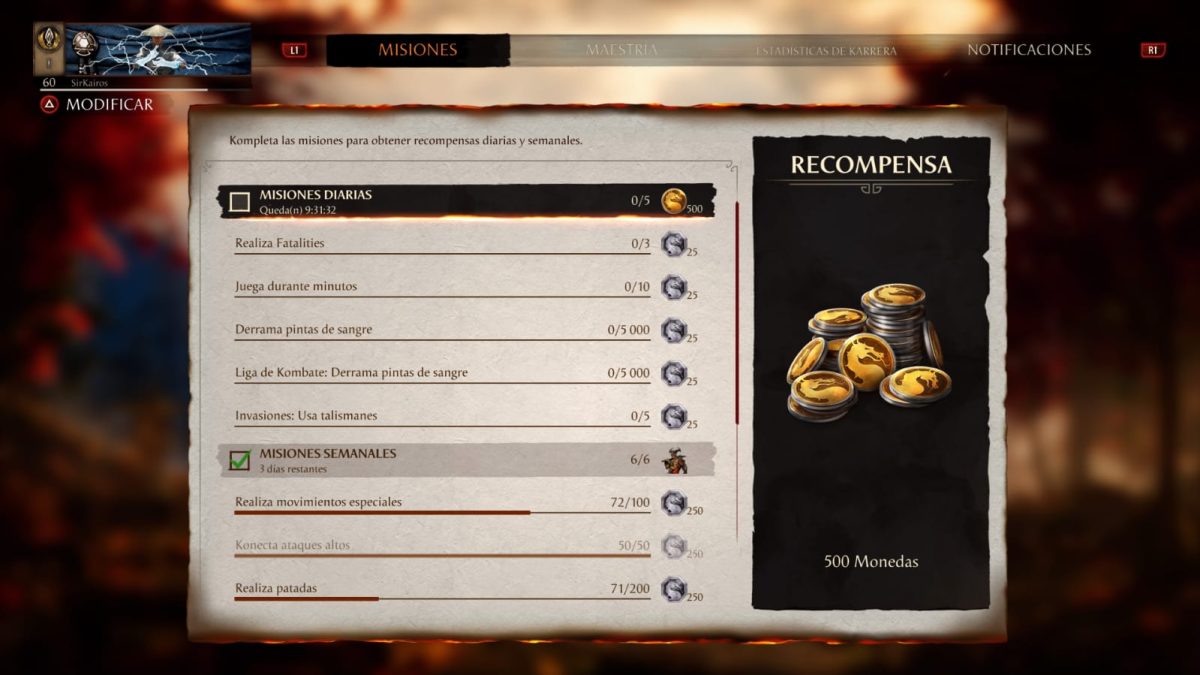
Task: Go to the Notificaciones tab
Action: point(1028,50)
